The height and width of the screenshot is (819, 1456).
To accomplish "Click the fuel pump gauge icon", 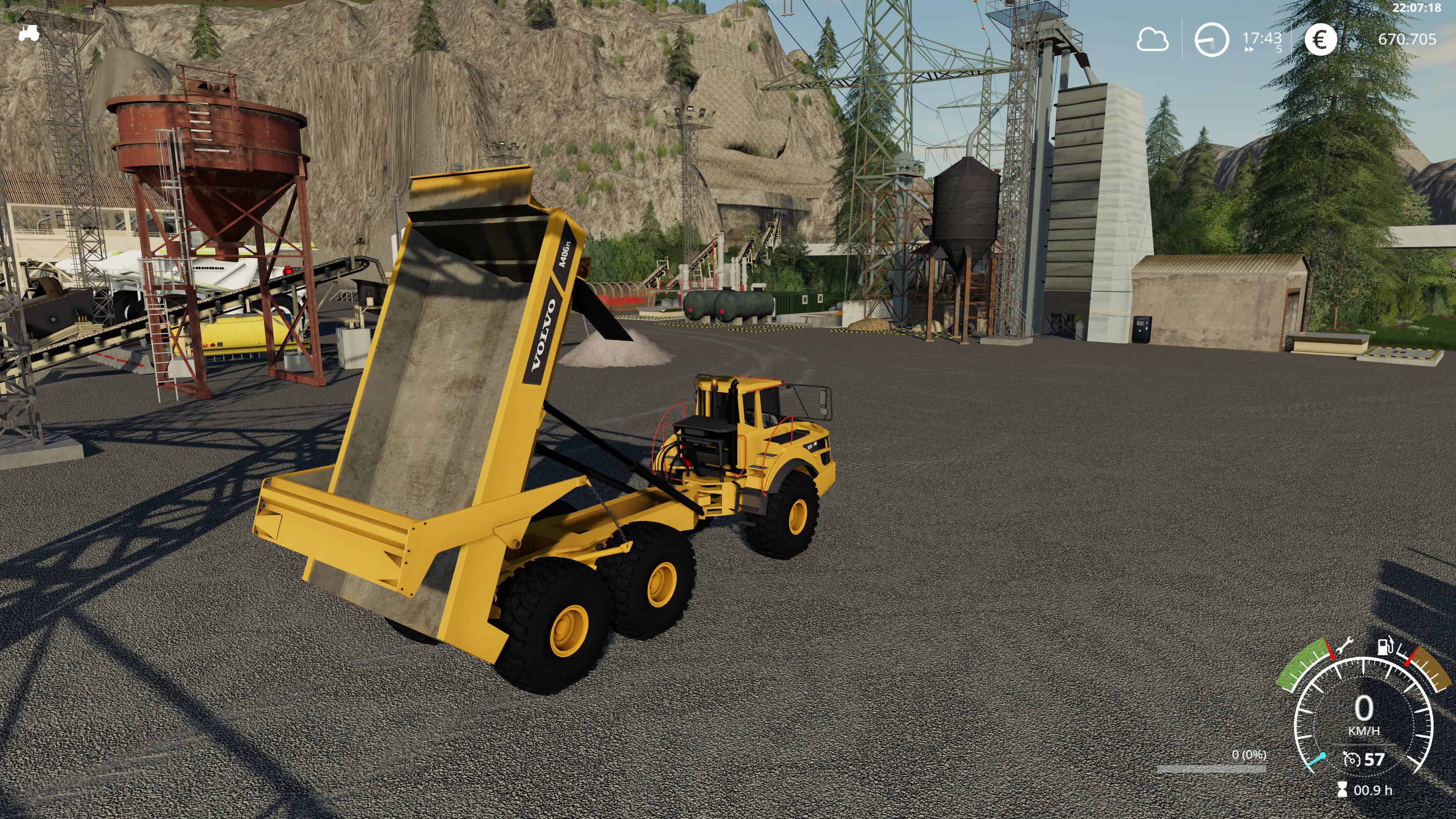I will 1382,646.
